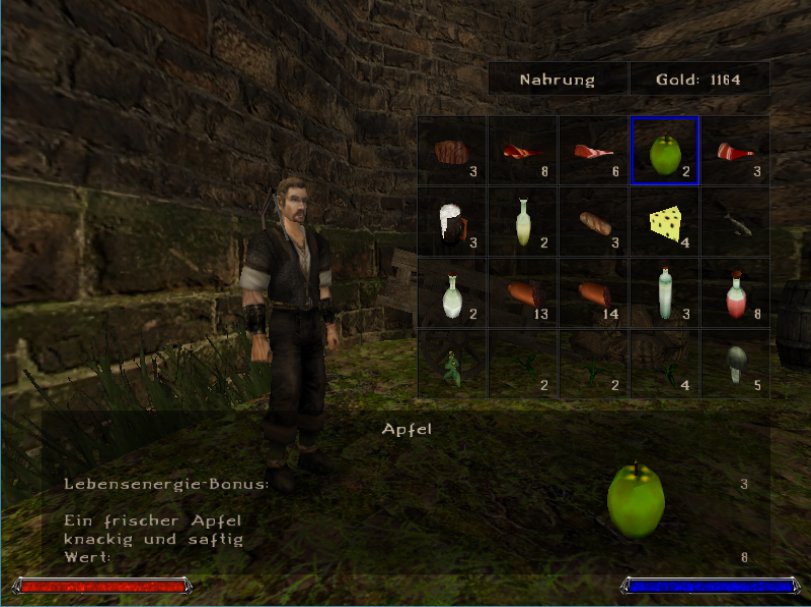This screenshot has height=607, width=811.
Task: Select the foamy beer mug slot
Action: pos(452,221)
